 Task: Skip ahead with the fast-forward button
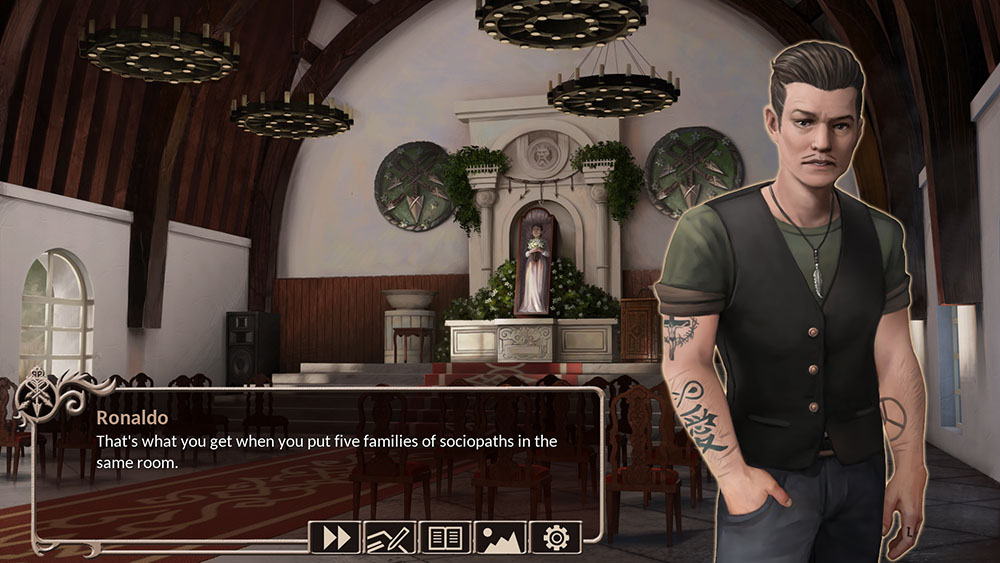click(x=335, y=537)
